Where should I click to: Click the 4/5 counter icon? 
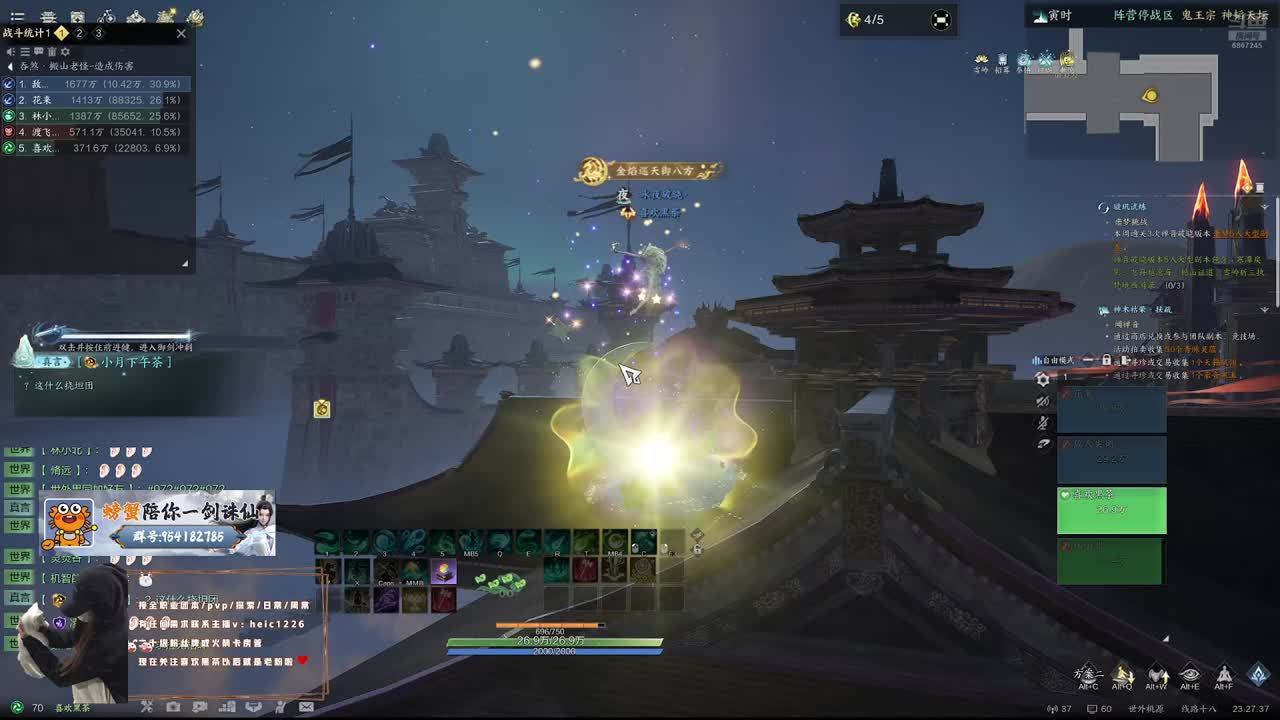tap(854, 19)
